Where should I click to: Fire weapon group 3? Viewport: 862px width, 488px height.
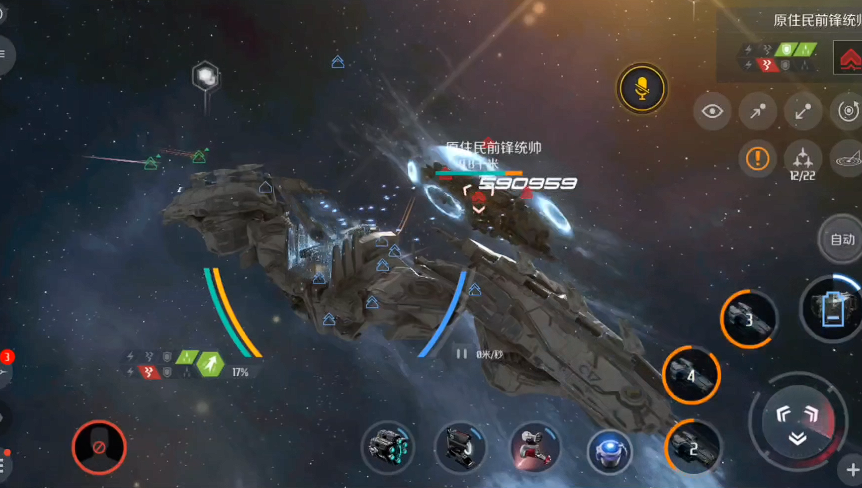pyautogui.click(x=749, y=319)
